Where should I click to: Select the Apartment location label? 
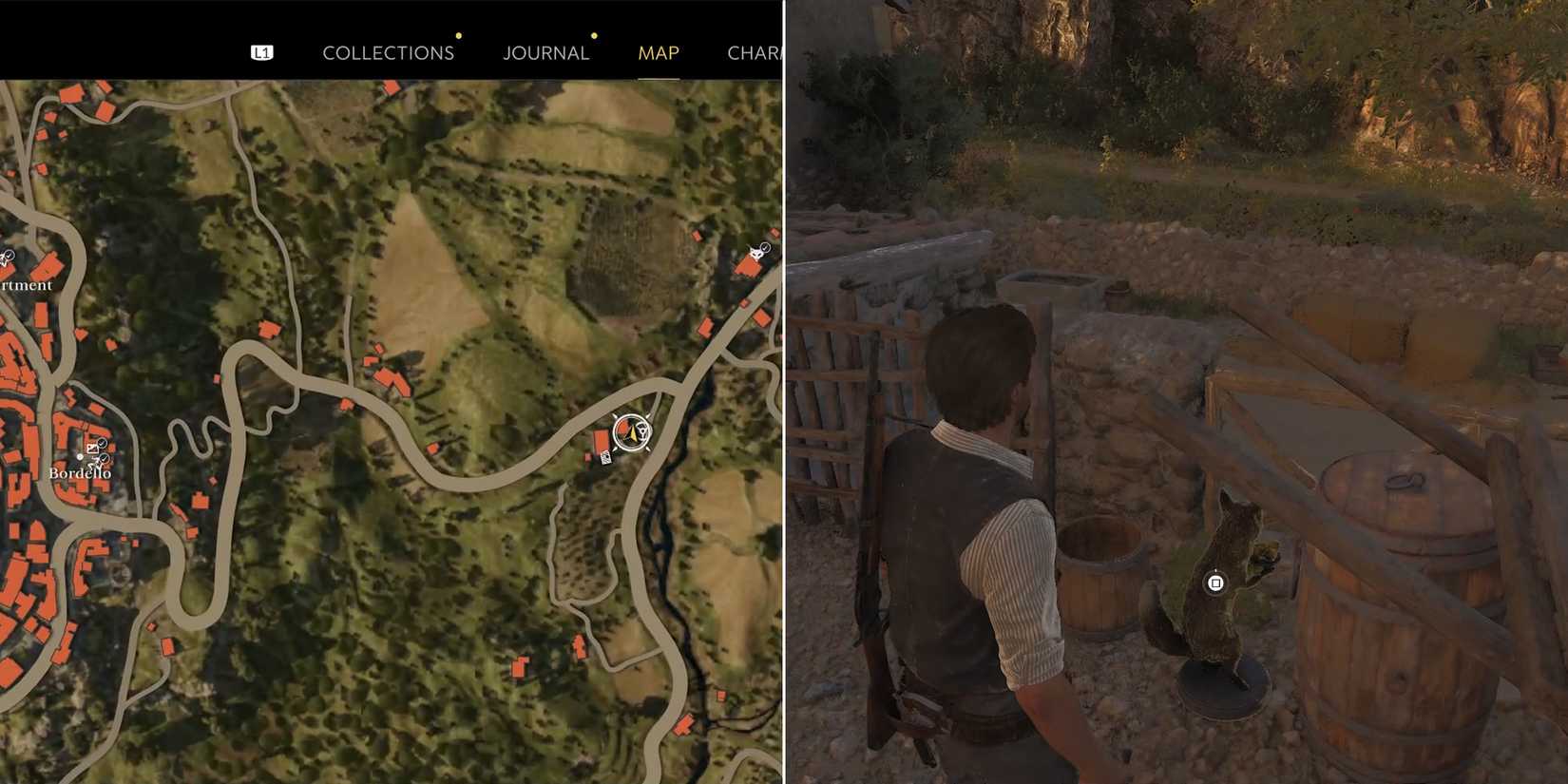pyautogui.click(x=26, y=285)
